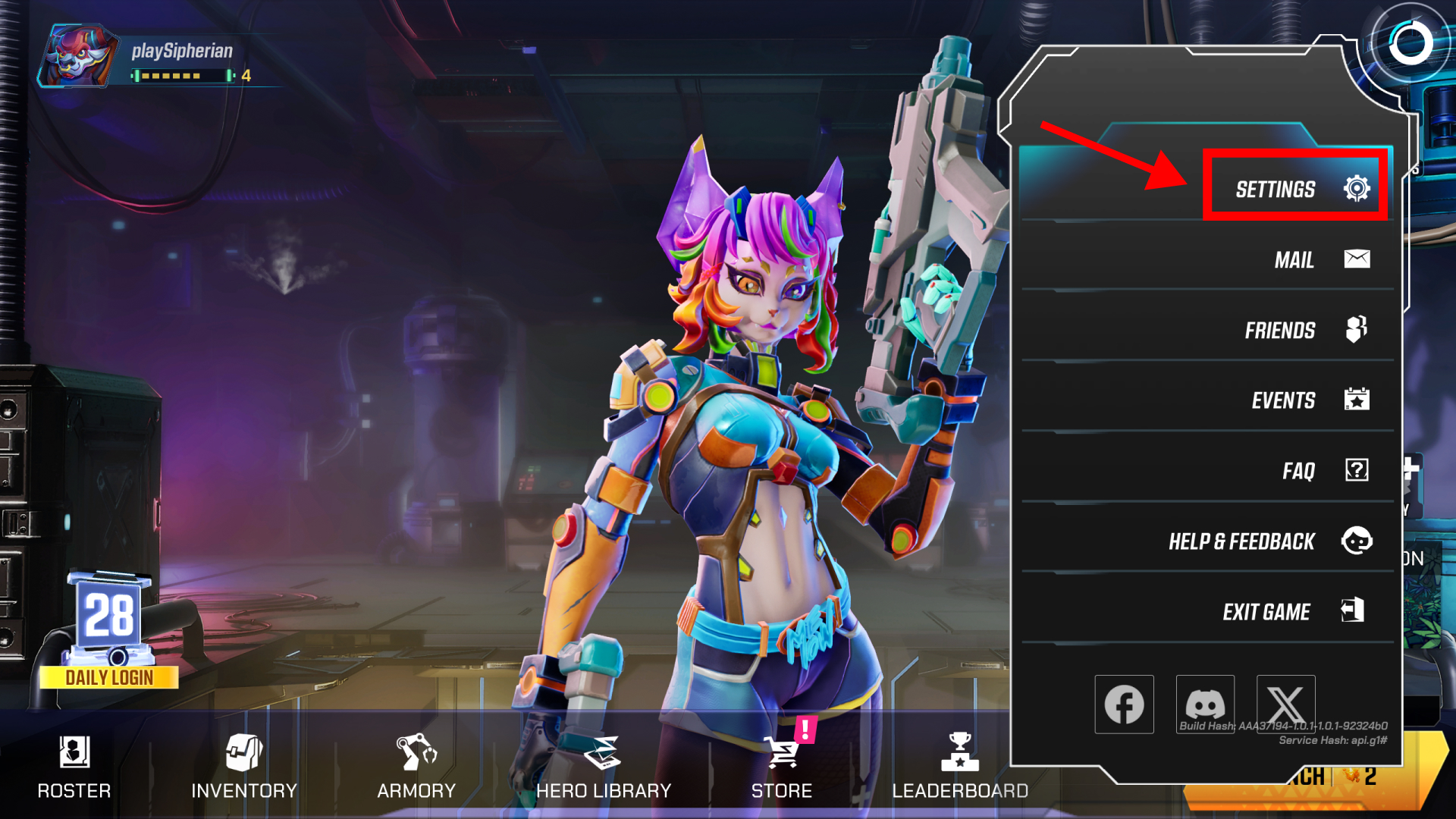
Task: Open the Roster card icon
Action: (x=74, y=752)
